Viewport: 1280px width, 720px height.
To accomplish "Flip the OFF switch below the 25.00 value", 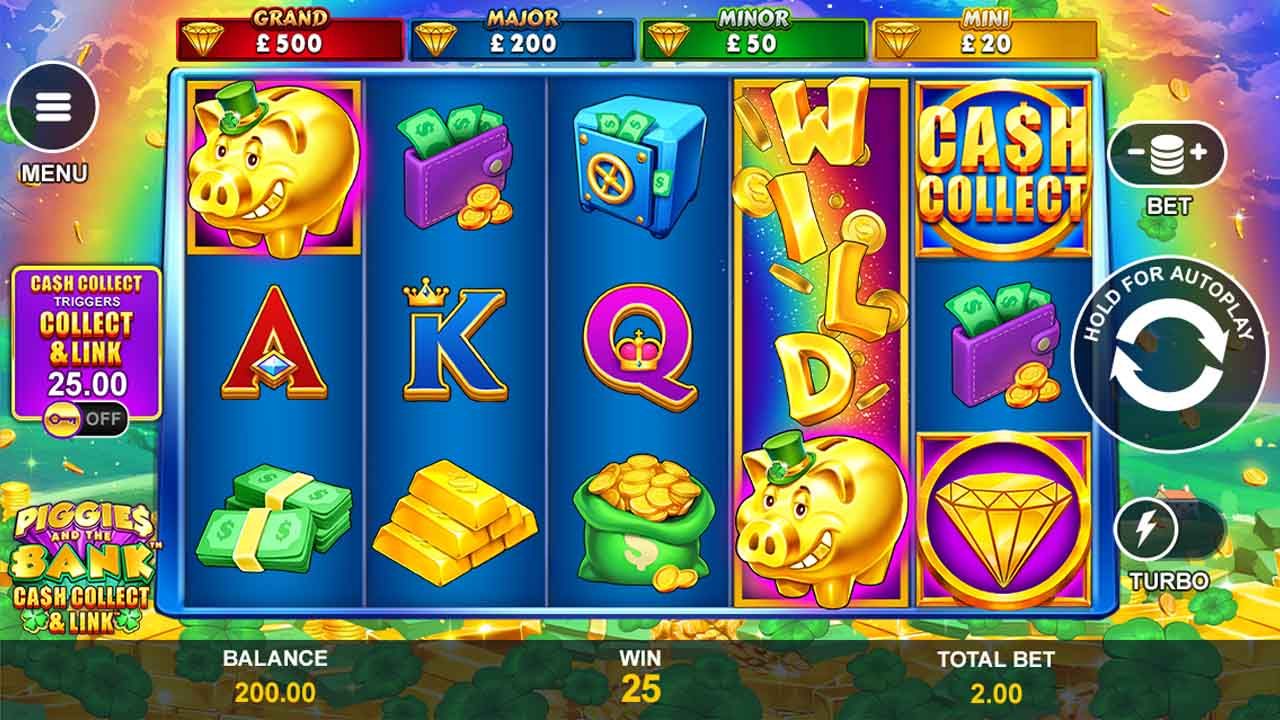I will 102,419.
